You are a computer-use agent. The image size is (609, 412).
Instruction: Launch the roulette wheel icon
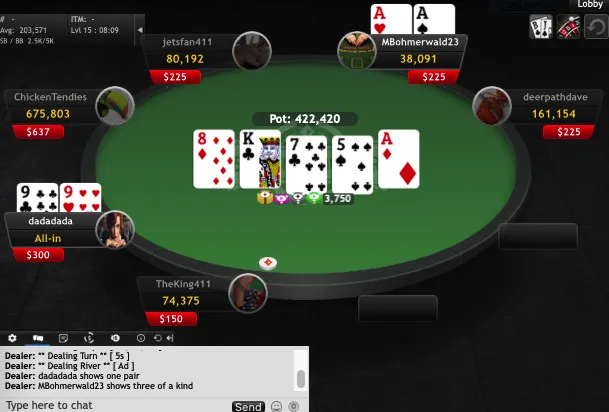click(x=568, y=27)
